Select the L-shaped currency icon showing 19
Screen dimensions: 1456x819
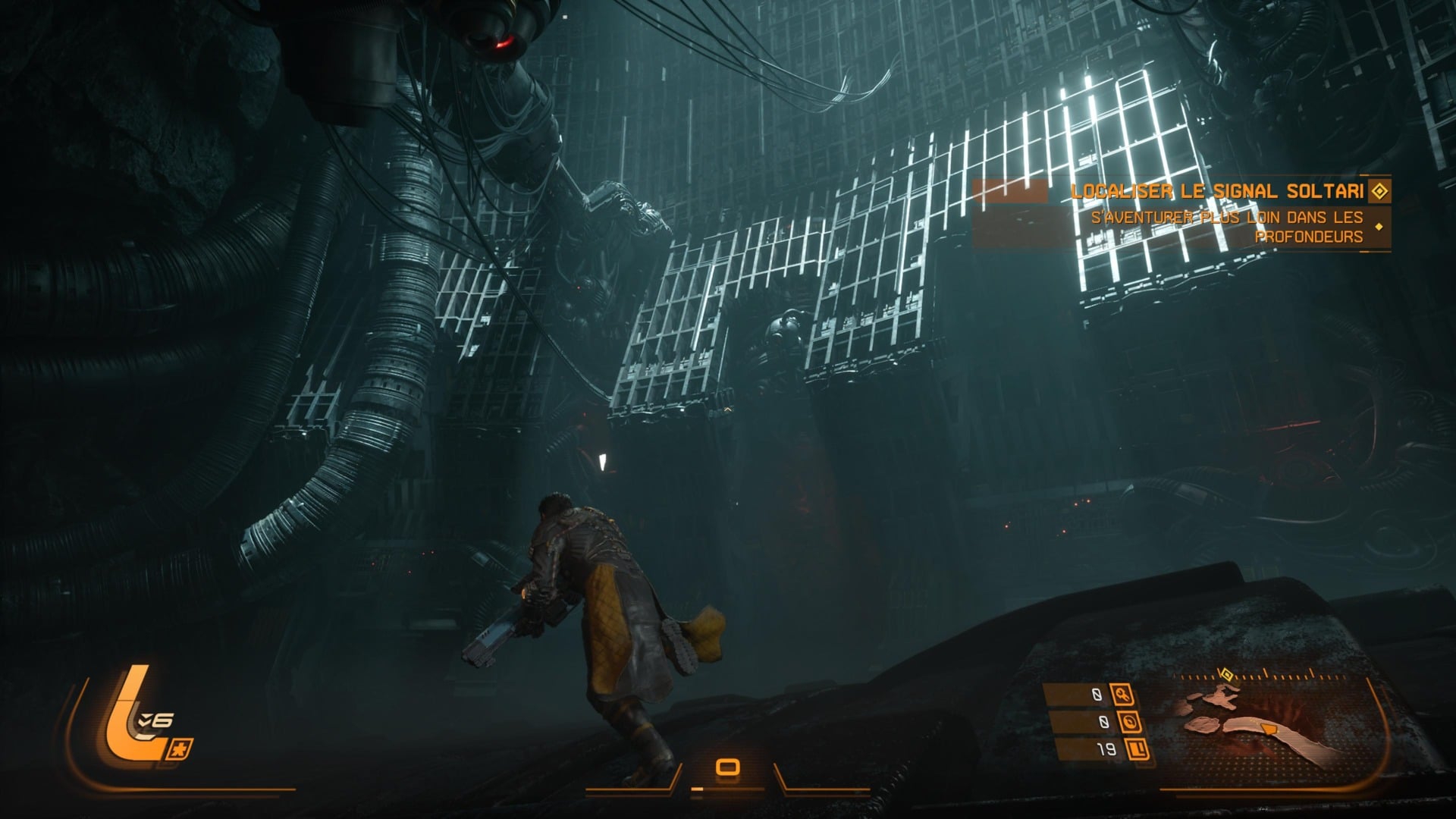click(x=1137, y=749)
